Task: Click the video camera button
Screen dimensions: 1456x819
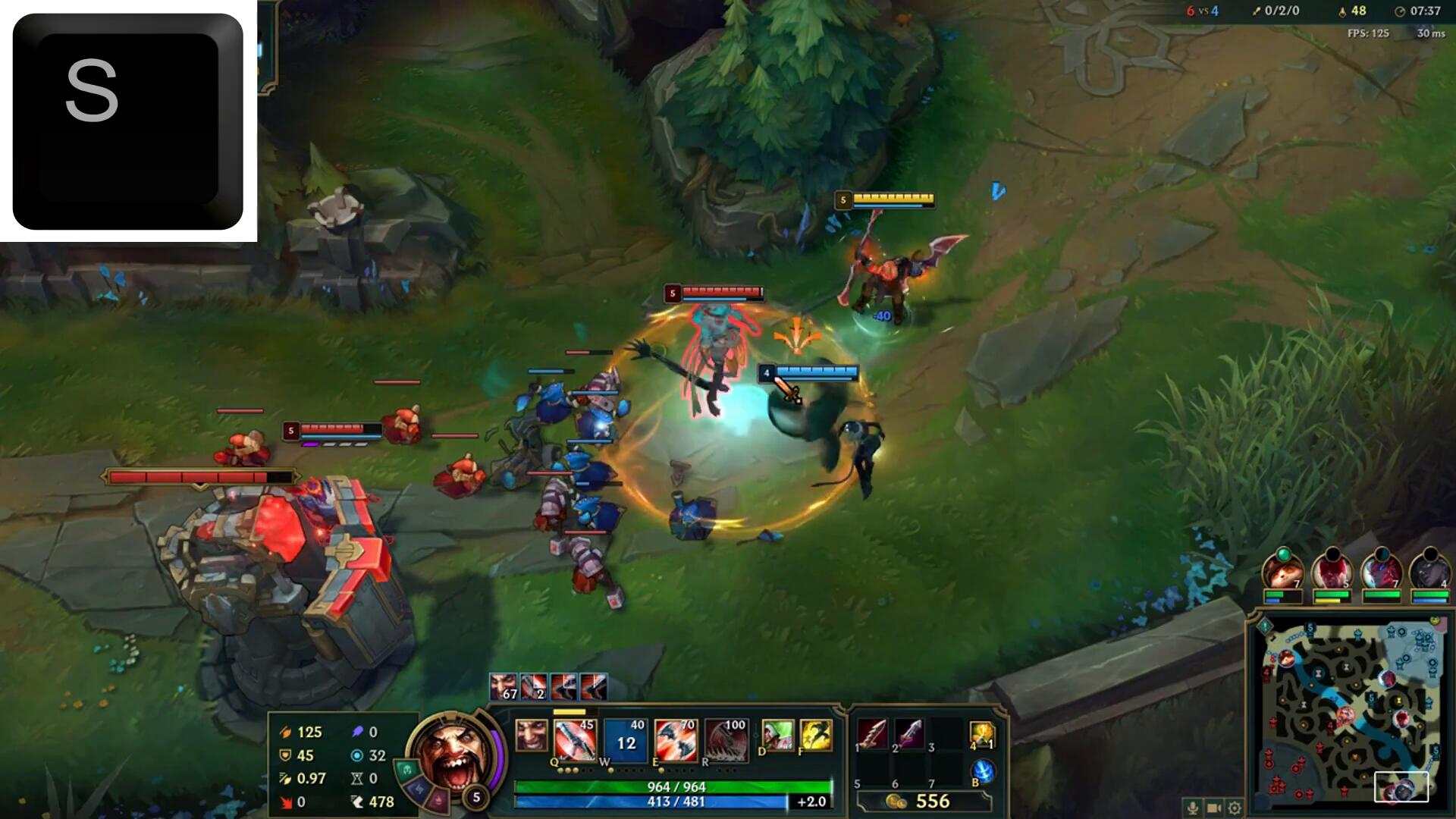Action: (1213, 808)
